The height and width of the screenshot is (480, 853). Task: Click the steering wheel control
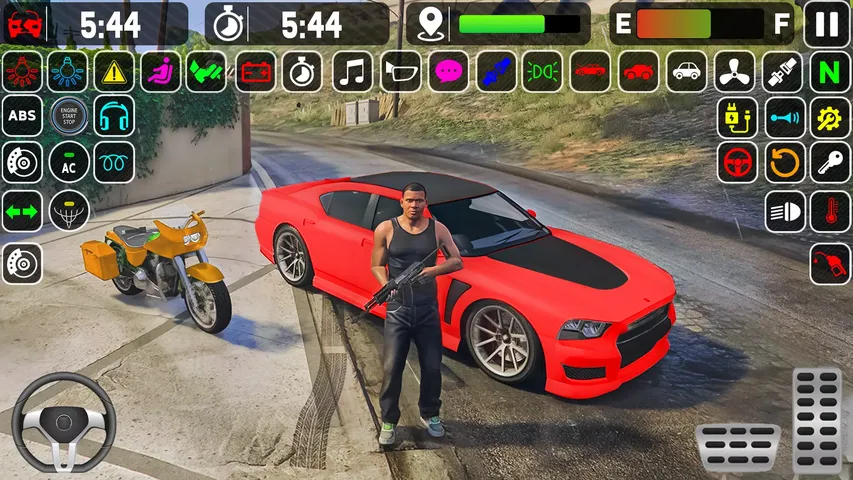pyautogui.click(x=63, y=422)
